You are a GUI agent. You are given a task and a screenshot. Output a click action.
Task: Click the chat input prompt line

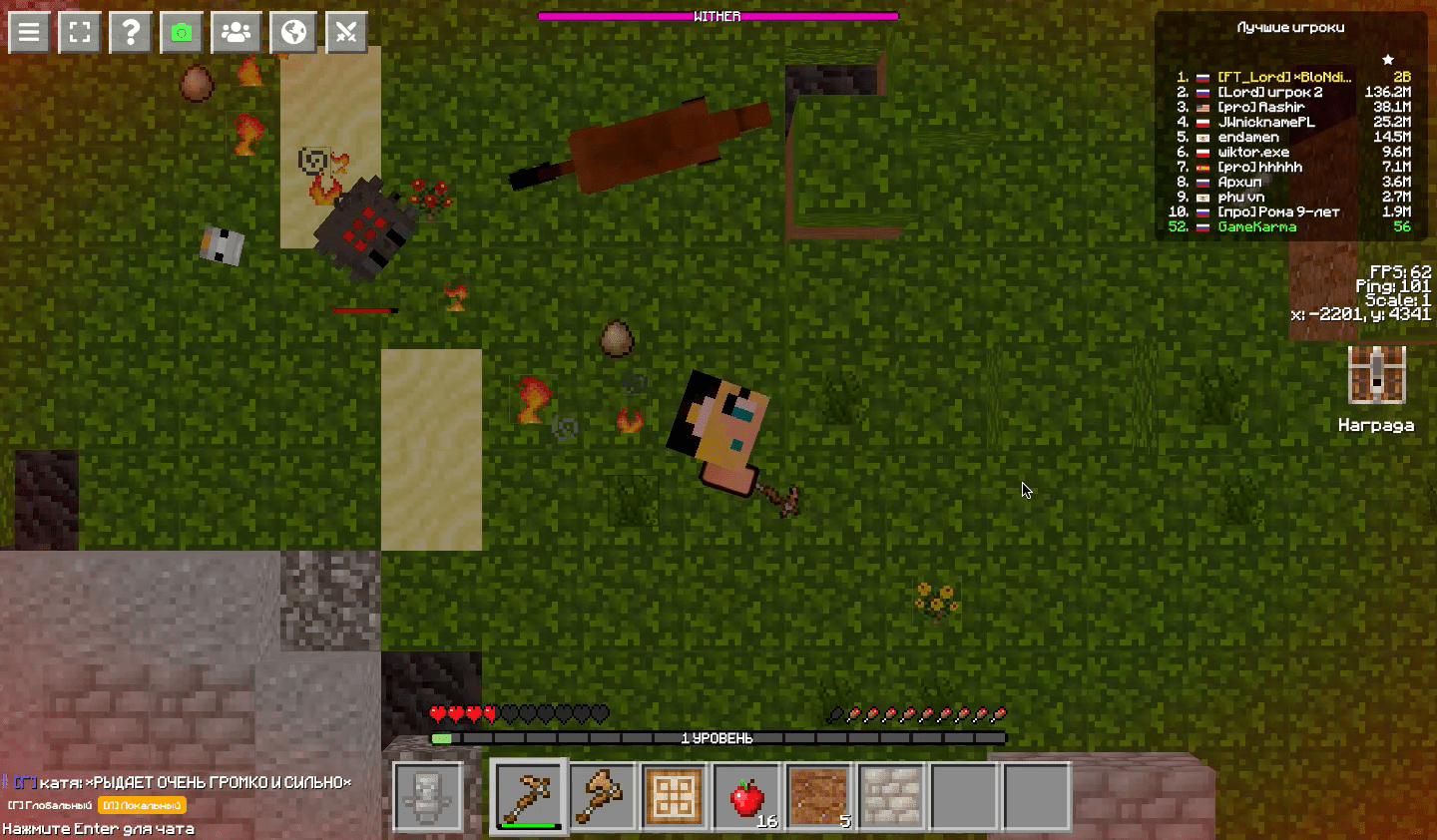coord(98,829)
